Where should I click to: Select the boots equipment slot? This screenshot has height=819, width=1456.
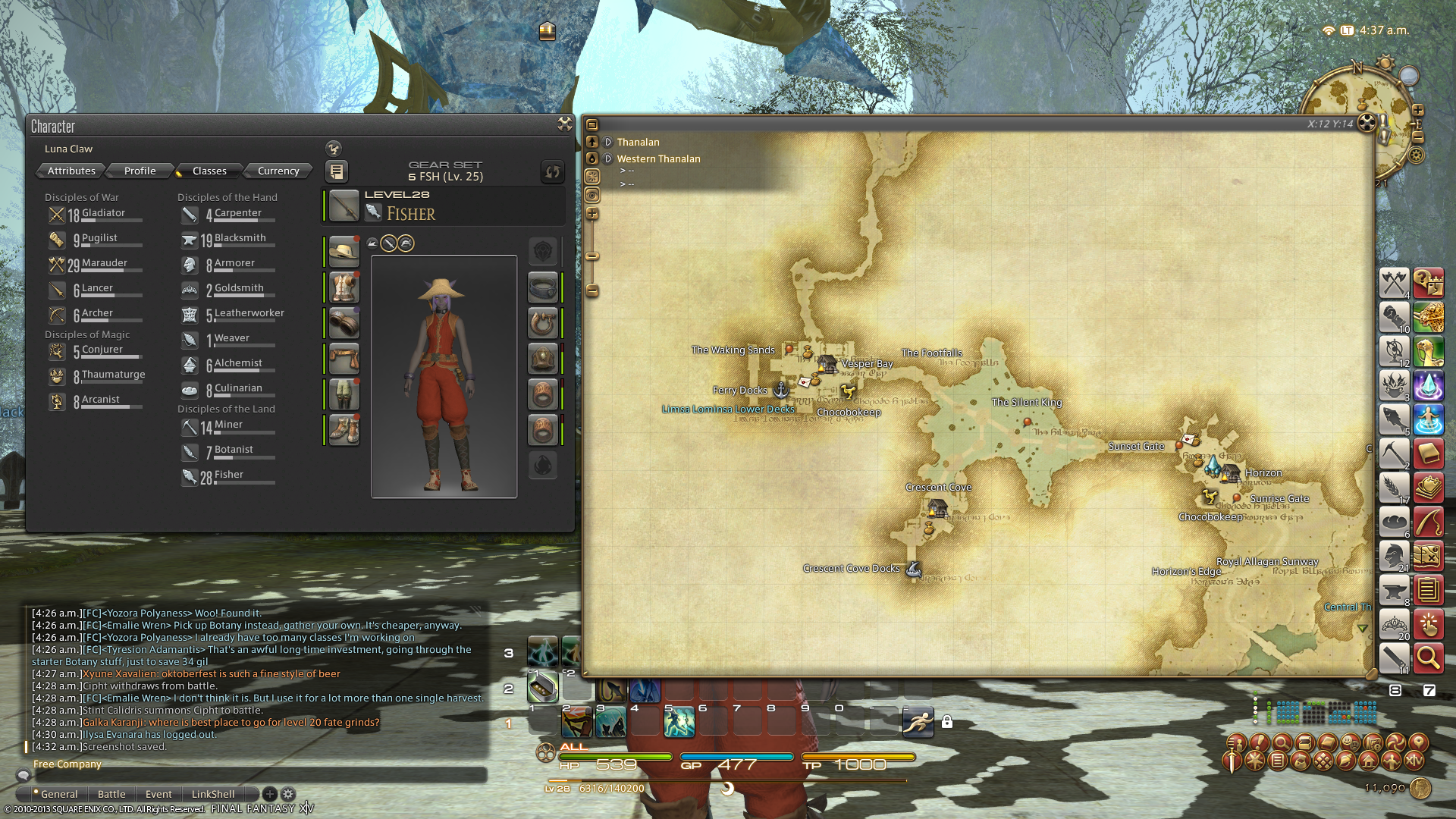pos(344,430)
